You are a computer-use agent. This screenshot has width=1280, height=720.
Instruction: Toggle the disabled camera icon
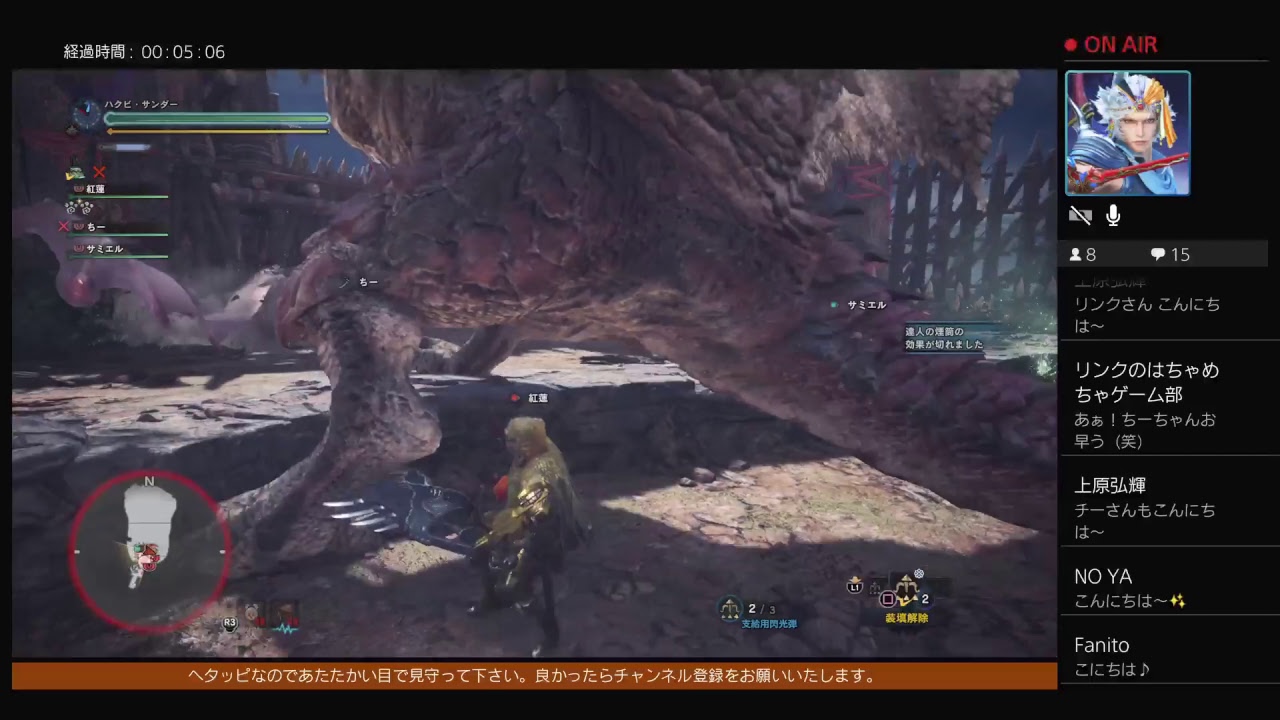click(1080, 214)
